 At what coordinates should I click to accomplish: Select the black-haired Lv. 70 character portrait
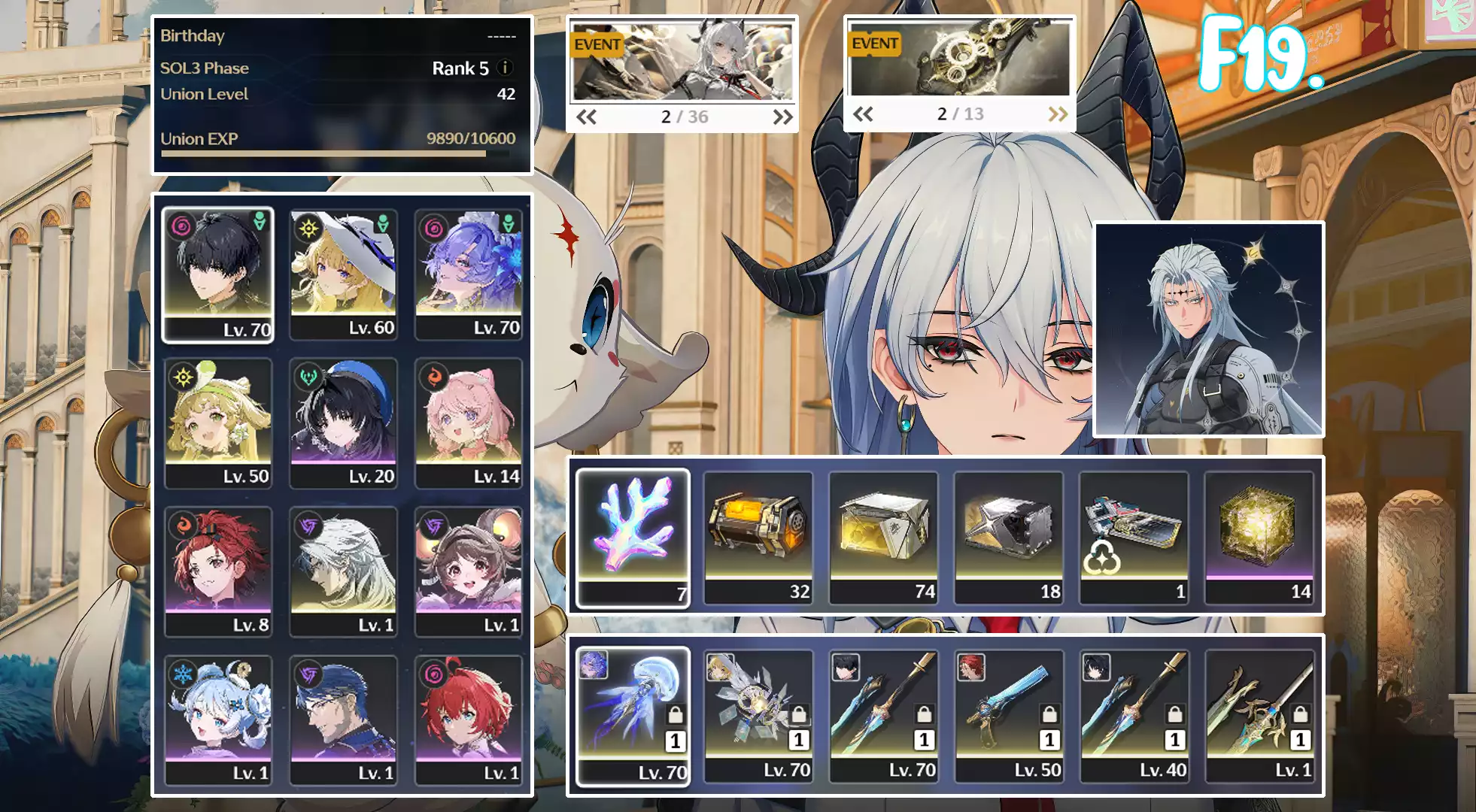217,274
